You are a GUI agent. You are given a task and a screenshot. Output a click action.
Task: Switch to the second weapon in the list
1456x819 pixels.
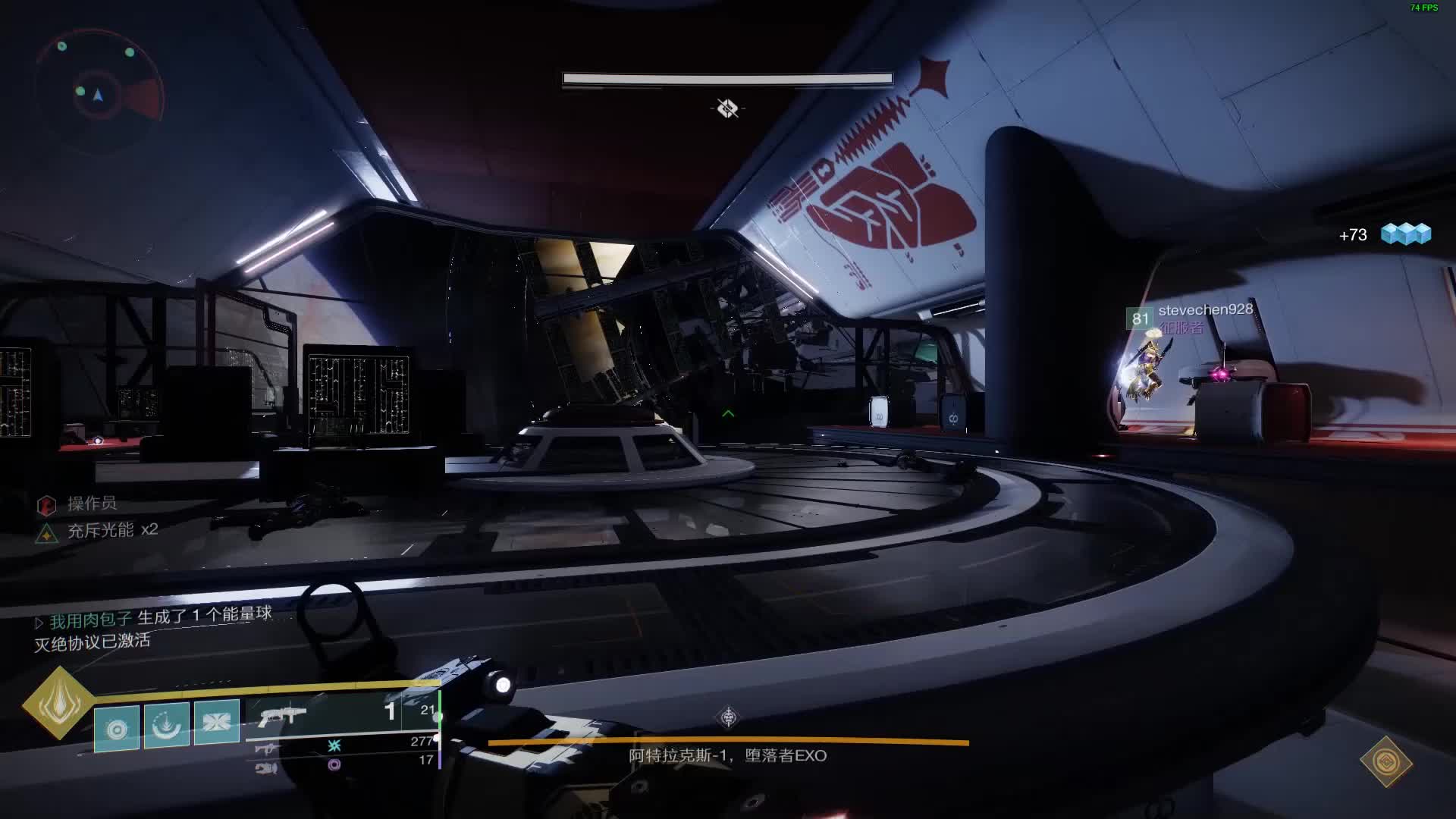click(x=267, y=748)
